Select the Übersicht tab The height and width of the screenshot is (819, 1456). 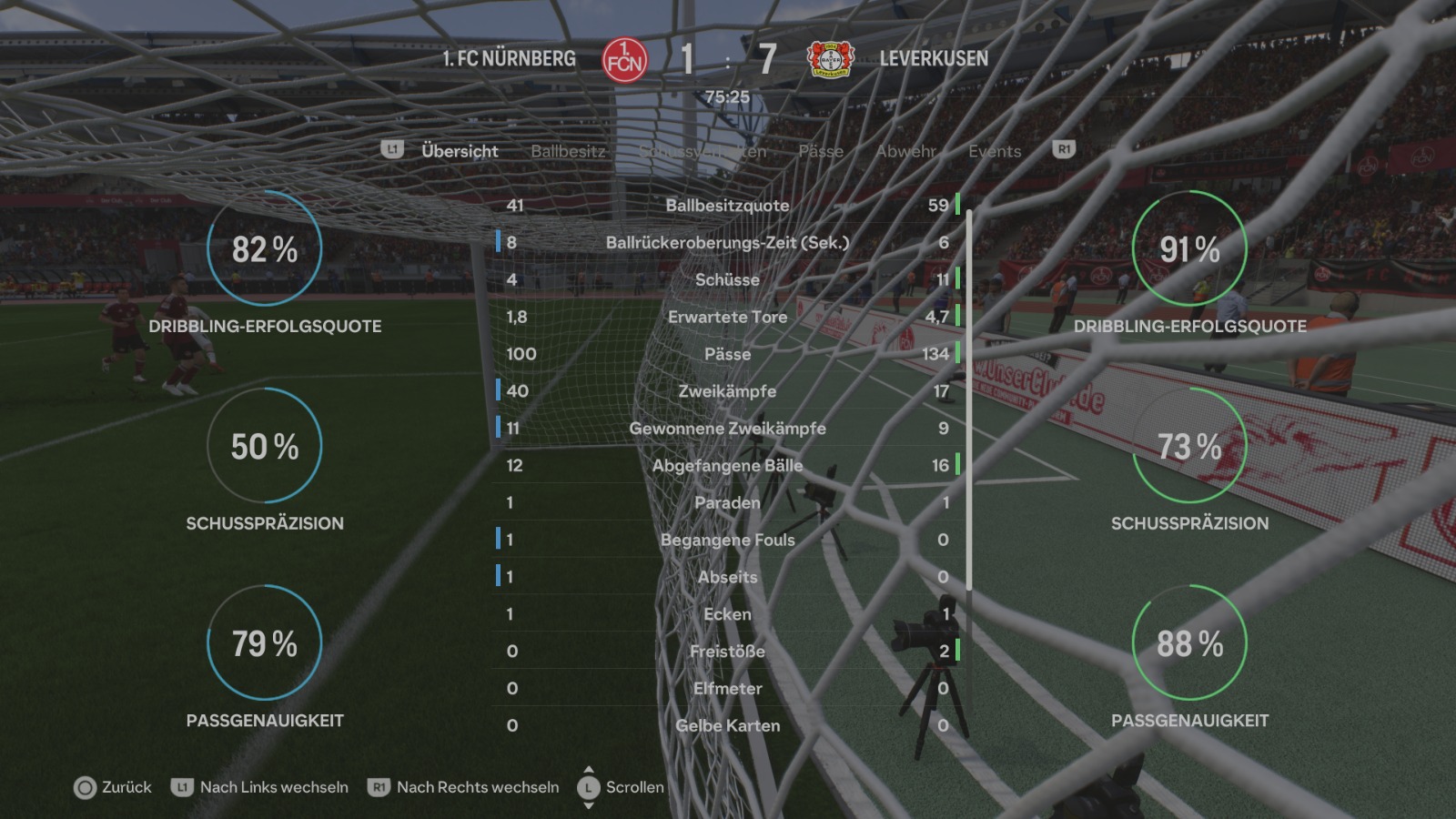click(x=460, y=151)
